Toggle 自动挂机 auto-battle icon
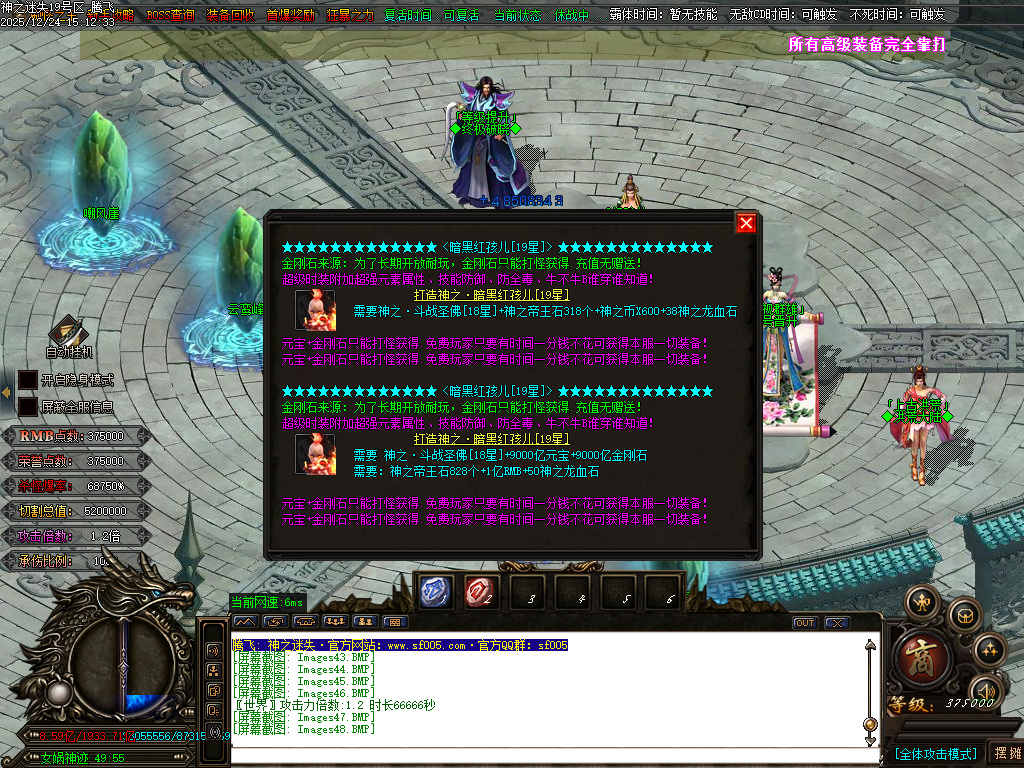Screen dimensions: 1024x768 pyautogui.click(x=68, y=334)
